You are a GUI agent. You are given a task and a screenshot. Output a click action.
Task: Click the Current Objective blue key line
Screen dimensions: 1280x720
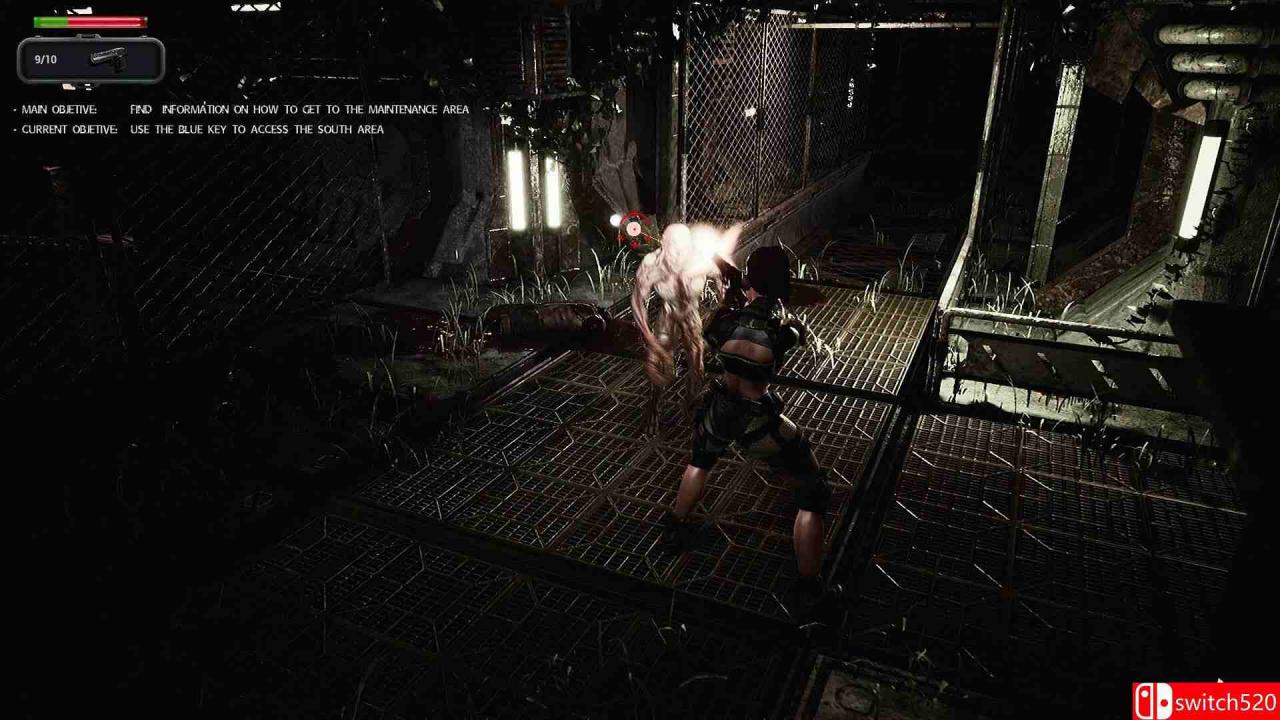point(203,129)
